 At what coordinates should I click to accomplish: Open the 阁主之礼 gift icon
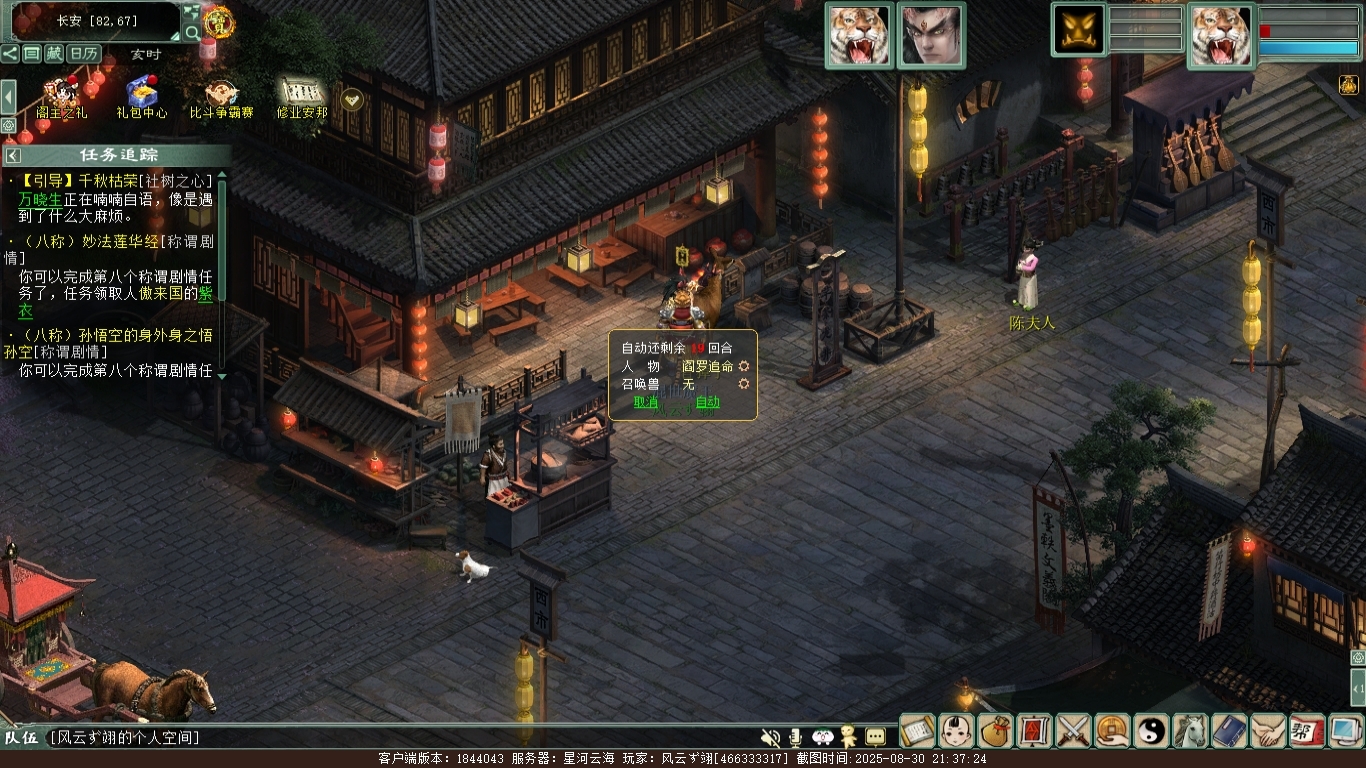click(x=62, y=94)
